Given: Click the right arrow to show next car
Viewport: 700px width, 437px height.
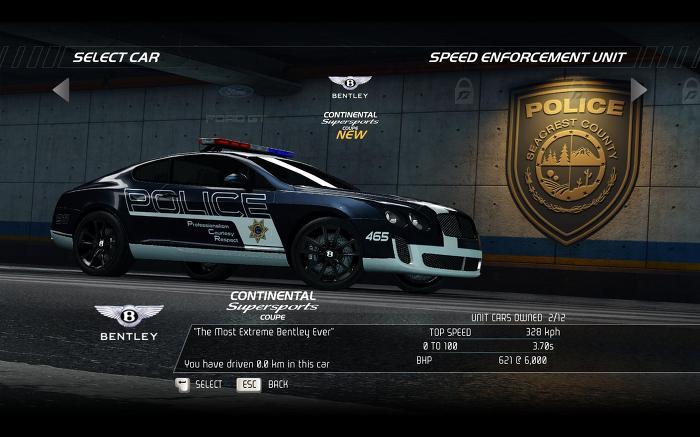Looking at the screenshot, I should 638,90.
